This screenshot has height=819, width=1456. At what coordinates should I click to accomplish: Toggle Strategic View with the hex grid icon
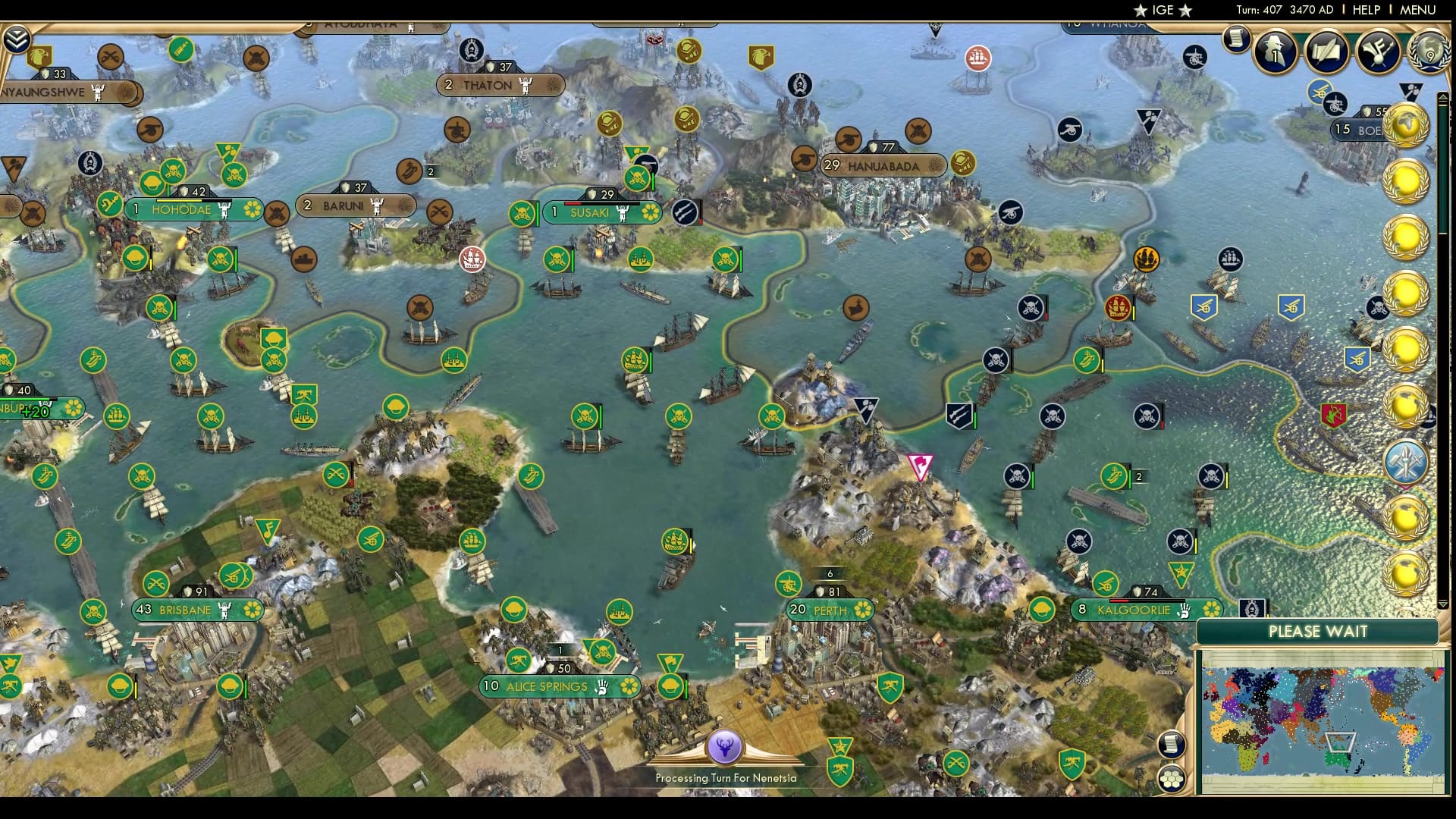[x=1171, y=780]
